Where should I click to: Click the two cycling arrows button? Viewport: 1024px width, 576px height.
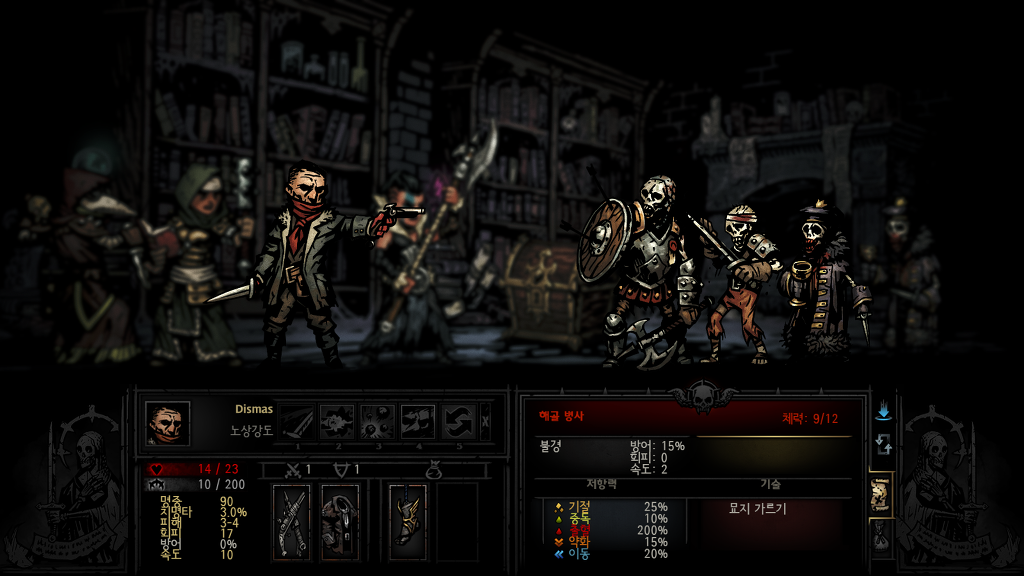(883, 443)
